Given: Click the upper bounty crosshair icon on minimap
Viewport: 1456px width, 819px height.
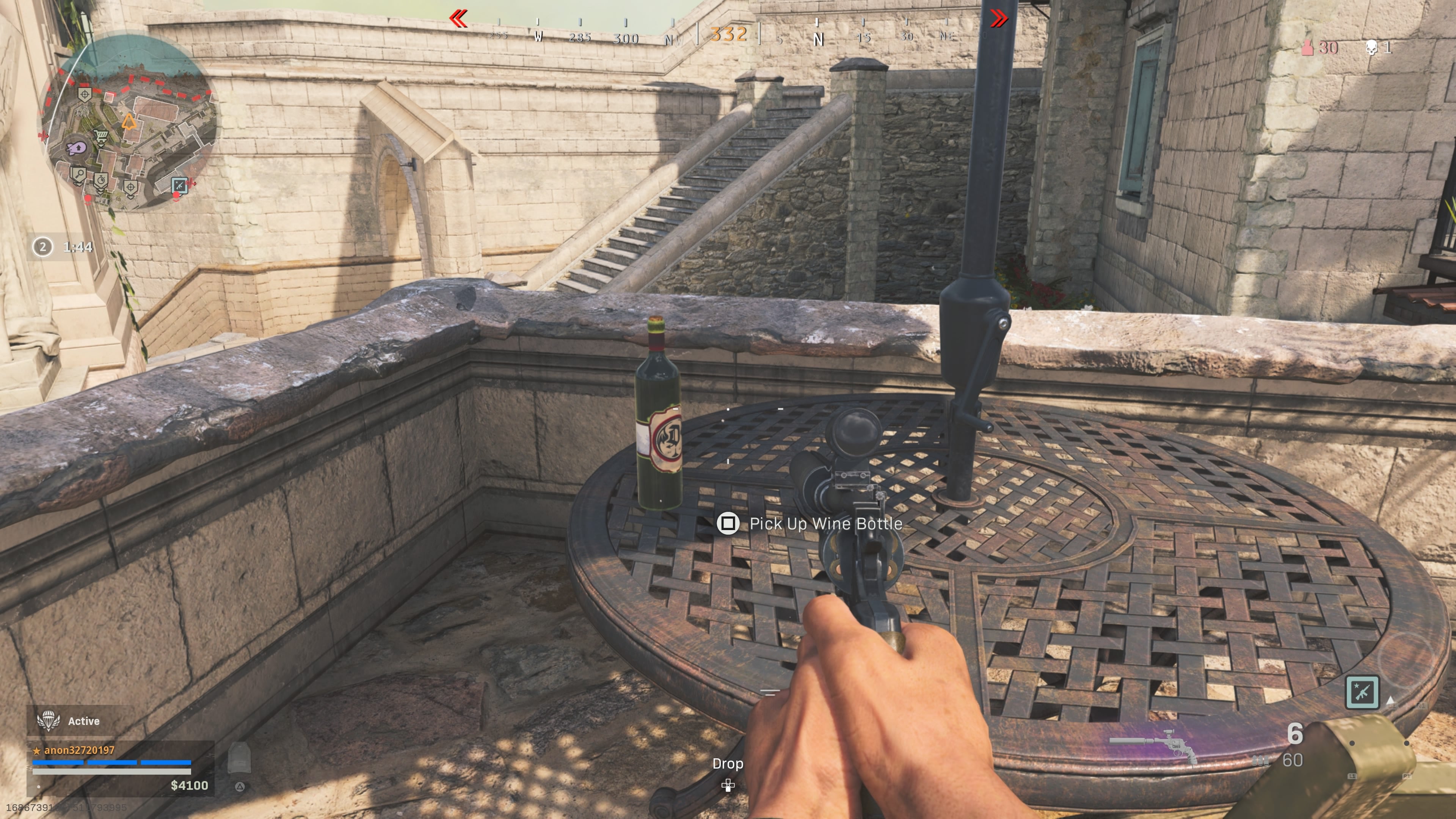Looking at the screenshot, I should [85, 94].
